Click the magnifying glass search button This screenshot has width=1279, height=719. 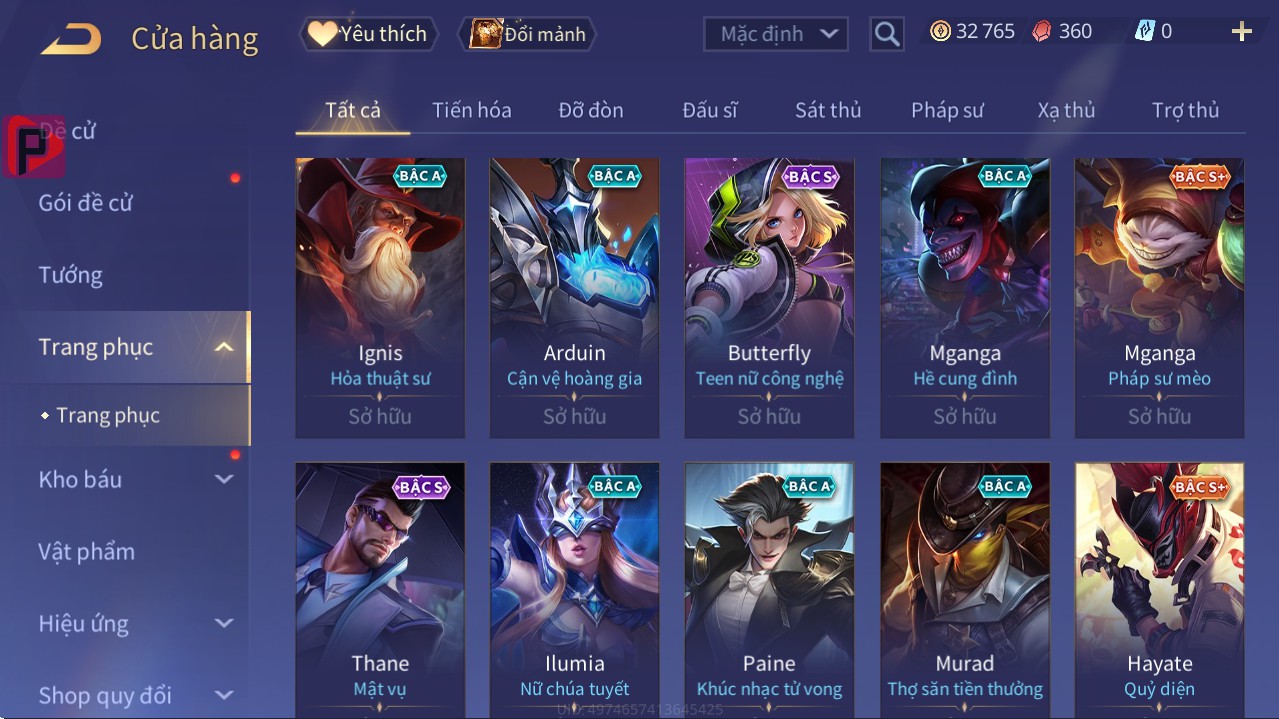point(886,34)
